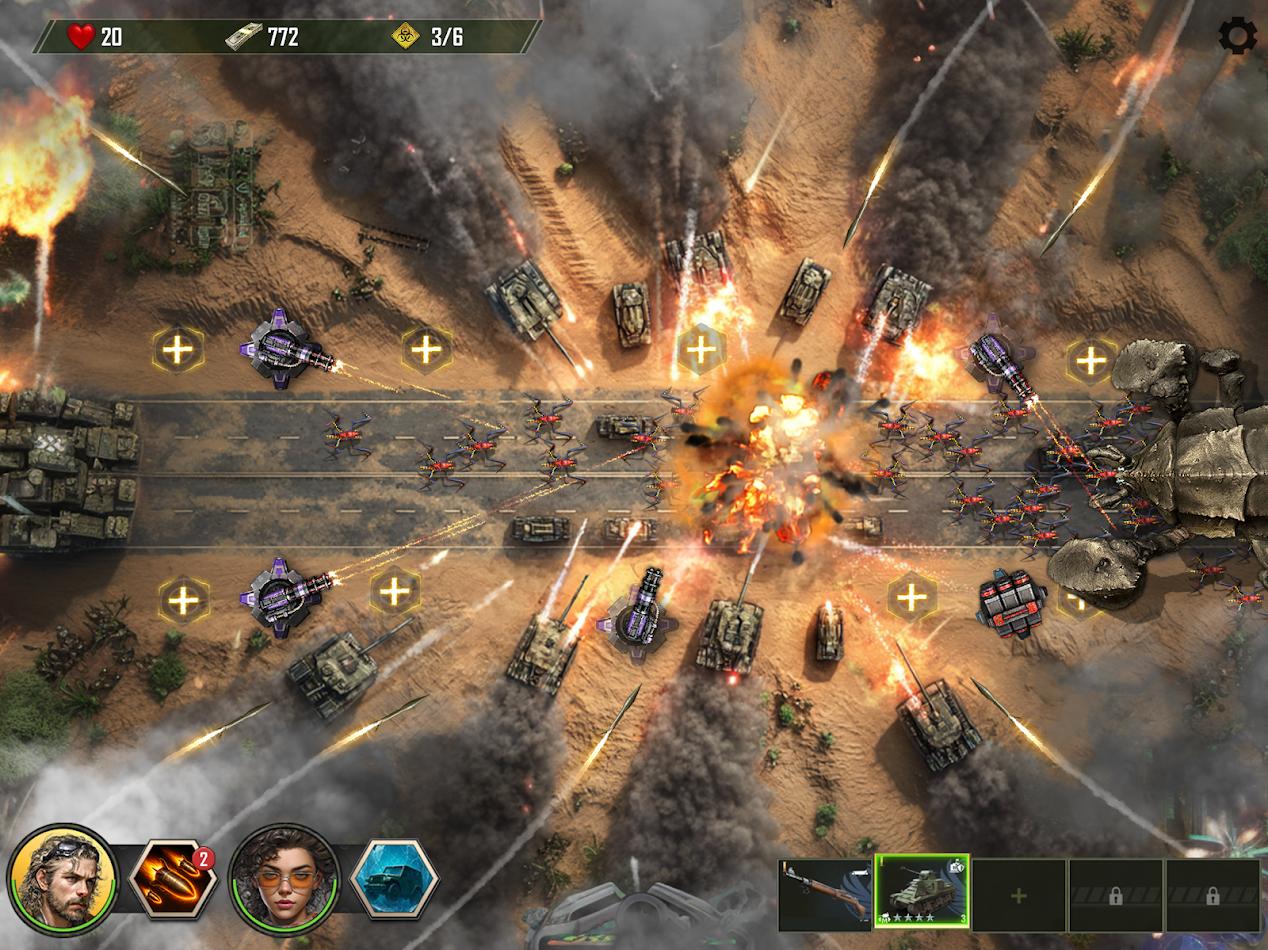Choose the rifle card slot

(824, 895)
